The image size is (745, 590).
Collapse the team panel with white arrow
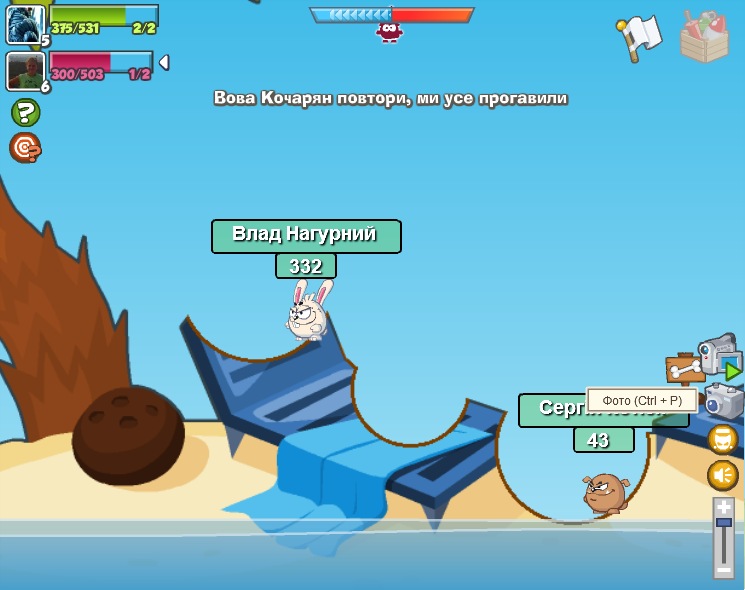[164, 63]
